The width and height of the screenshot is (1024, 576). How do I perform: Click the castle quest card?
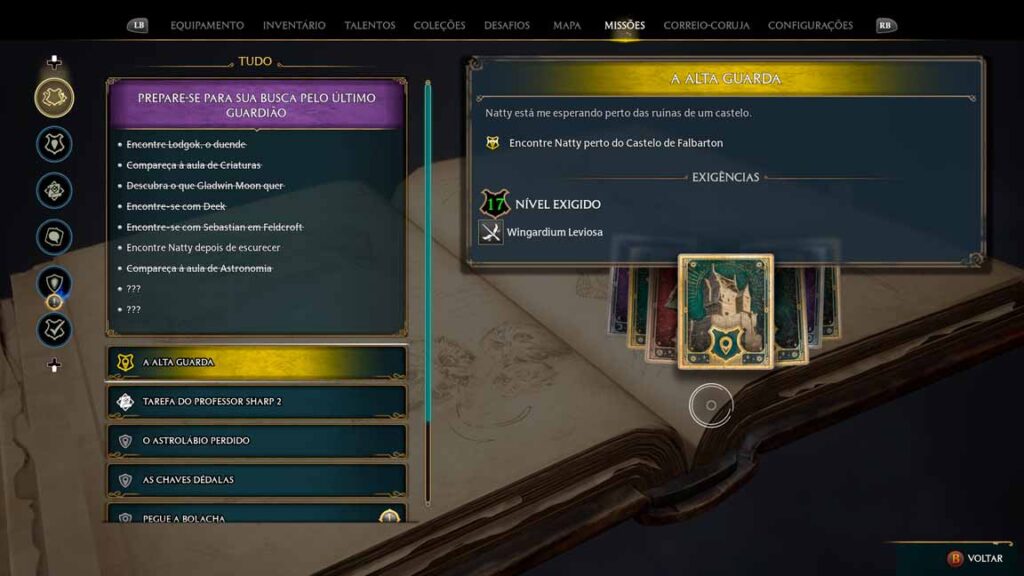tap(725, 310)
